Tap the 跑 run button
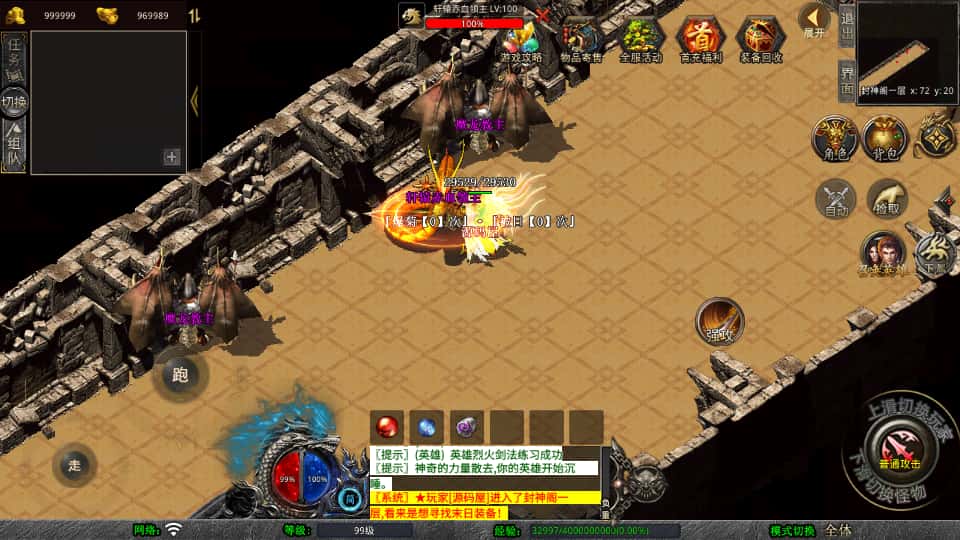The height and width of the screenshot is (540, 960). [x=181, y=376]
